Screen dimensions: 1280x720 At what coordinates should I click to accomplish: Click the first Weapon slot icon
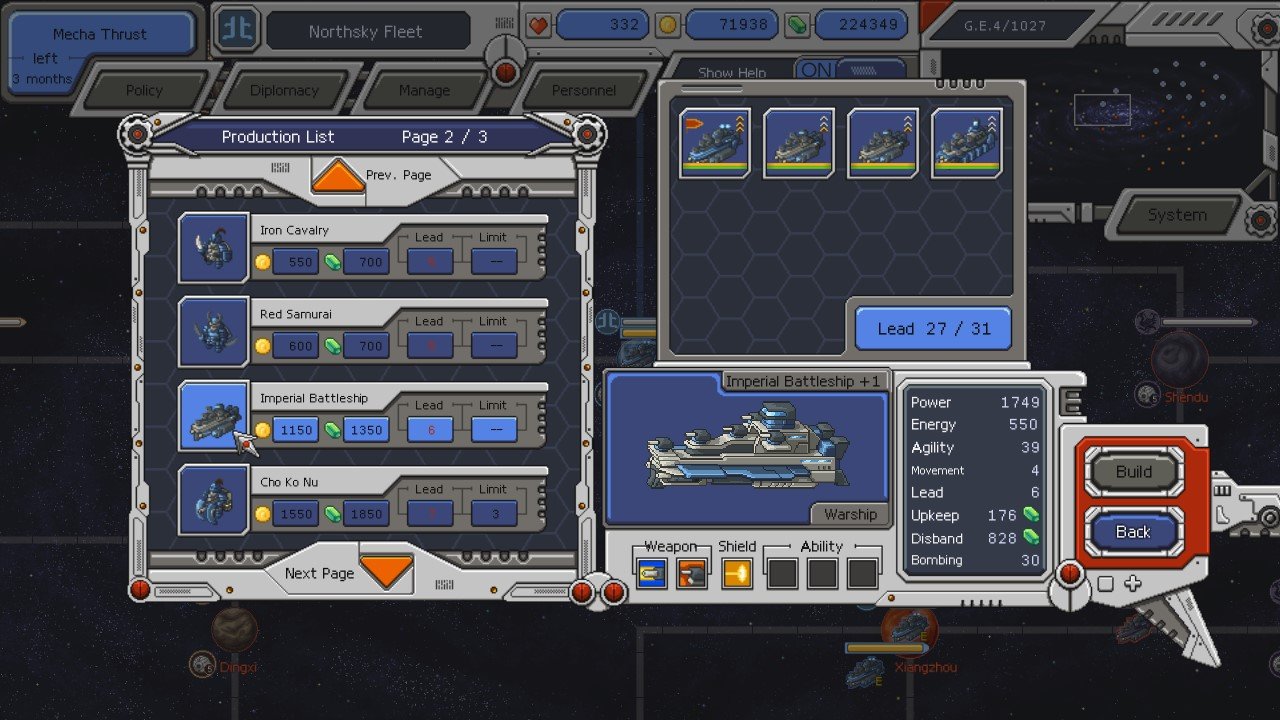pos(651,572)
